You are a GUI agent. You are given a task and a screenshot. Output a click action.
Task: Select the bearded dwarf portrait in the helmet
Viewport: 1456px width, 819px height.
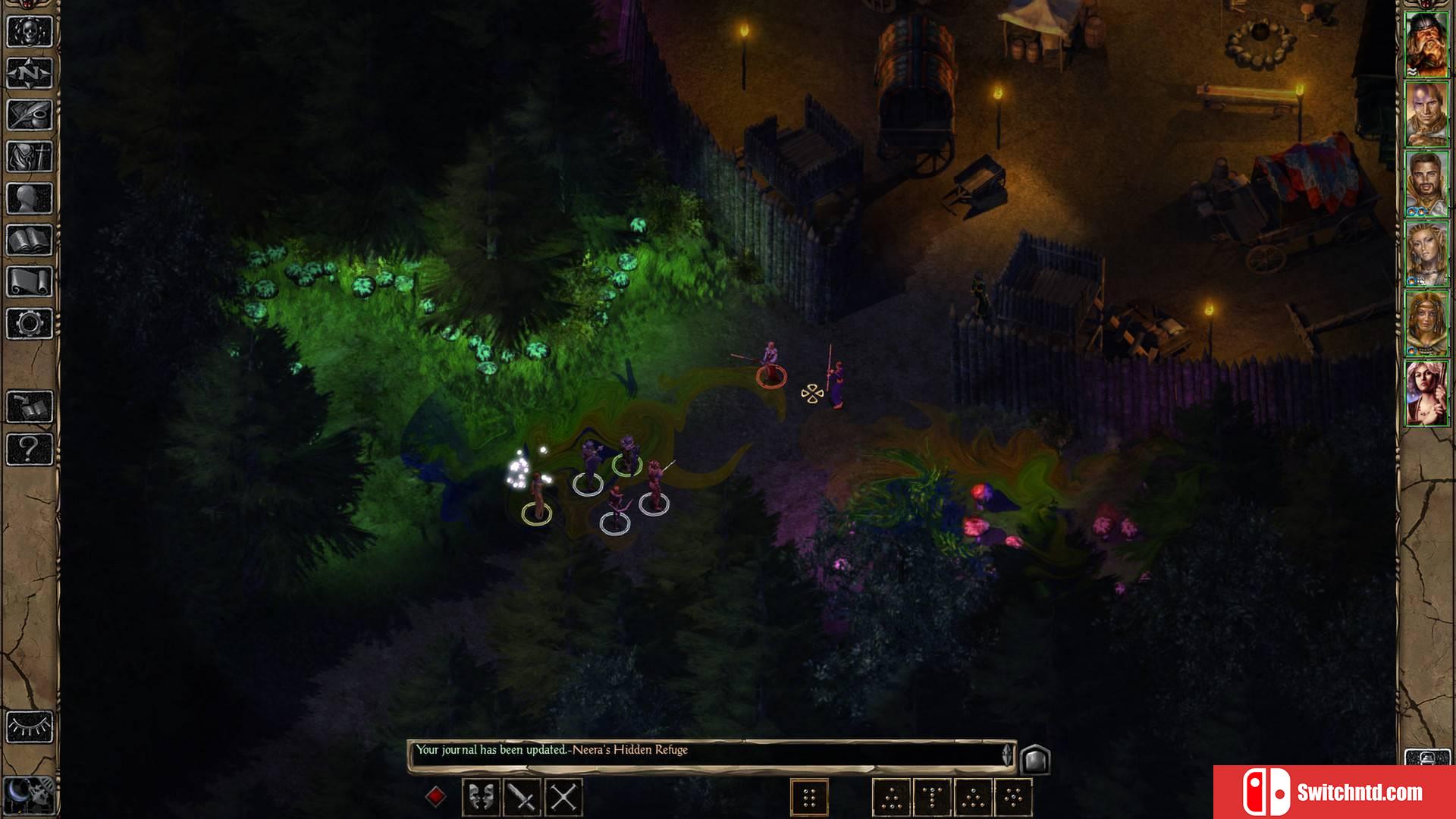click(x=1426, y=44)
